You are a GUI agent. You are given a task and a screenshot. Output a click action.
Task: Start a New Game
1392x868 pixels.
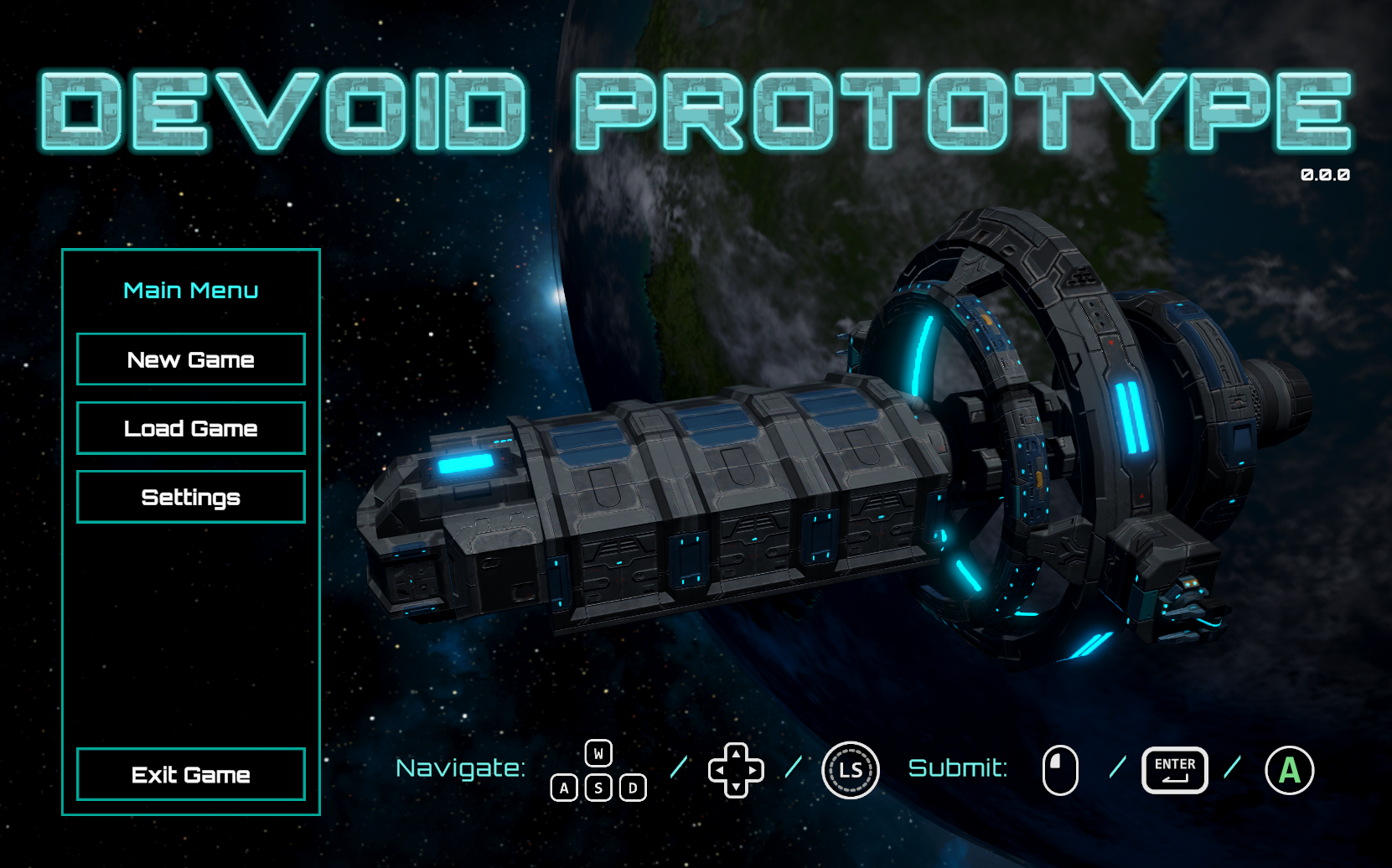pyautogui.click(x=190, y=359)
